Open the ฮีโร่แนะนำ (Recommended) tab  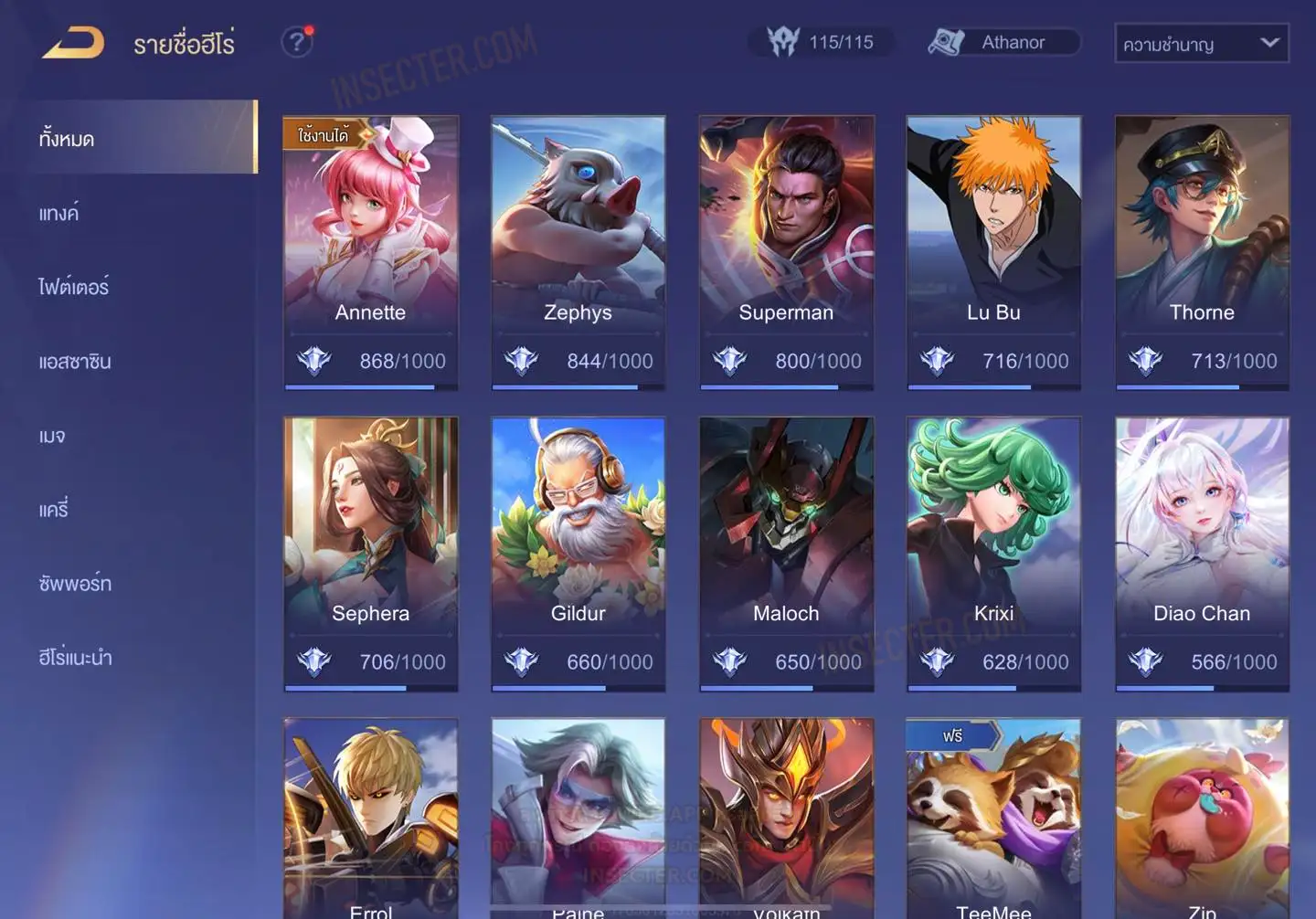click(76, 658)
